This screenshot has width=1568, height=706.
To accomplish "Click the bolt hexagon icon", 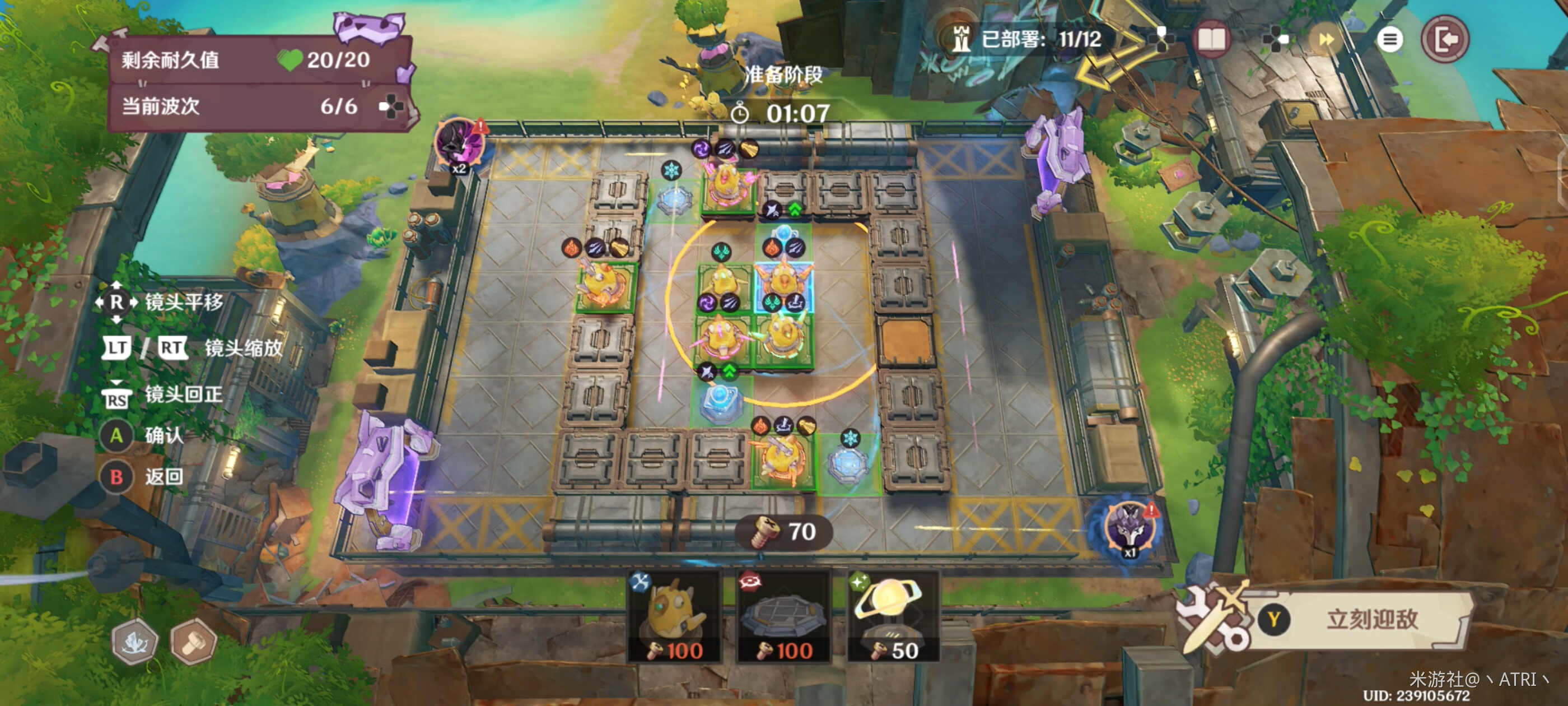I will 194,642.
